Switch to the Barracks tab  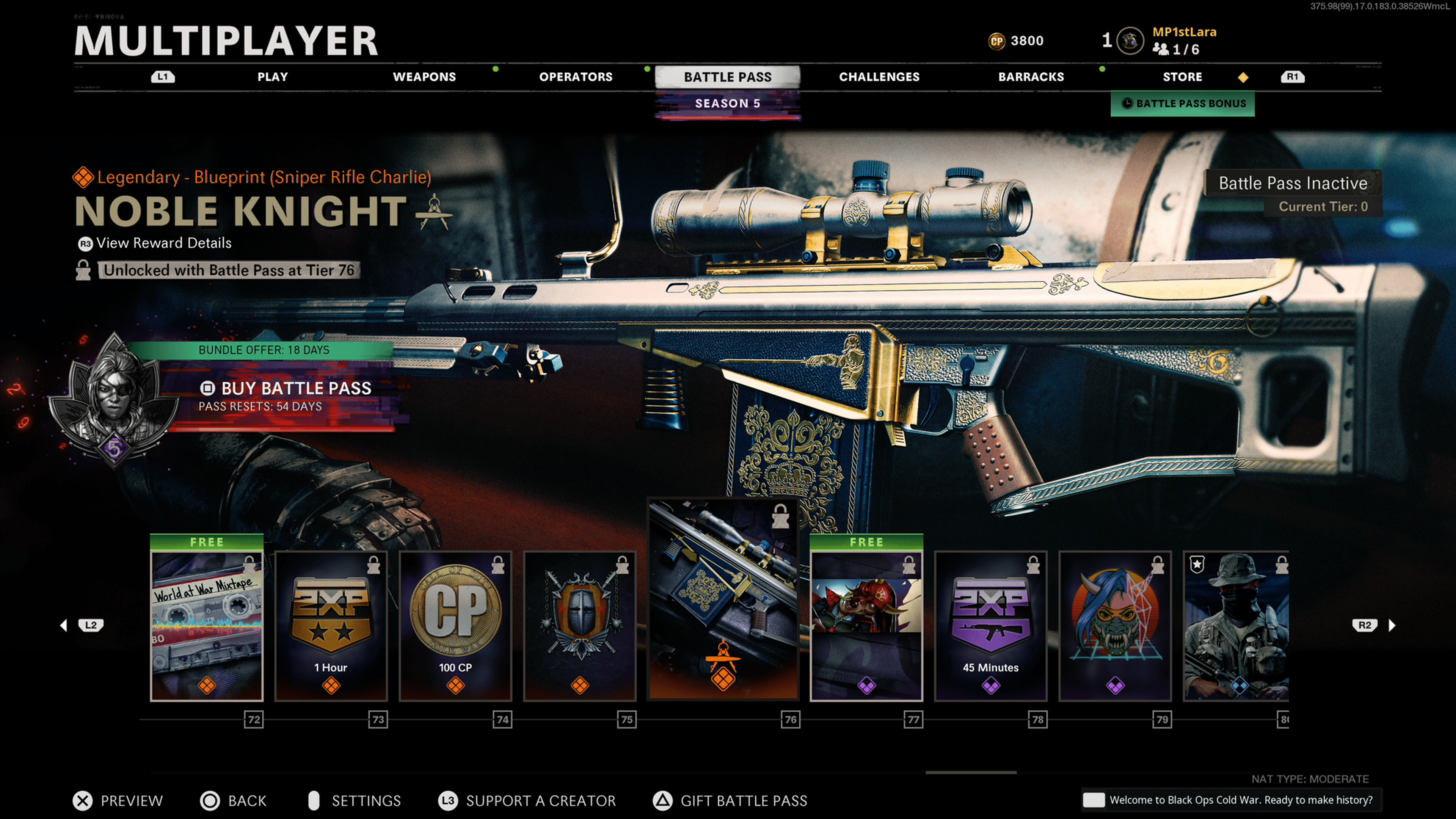point(1031,77)
